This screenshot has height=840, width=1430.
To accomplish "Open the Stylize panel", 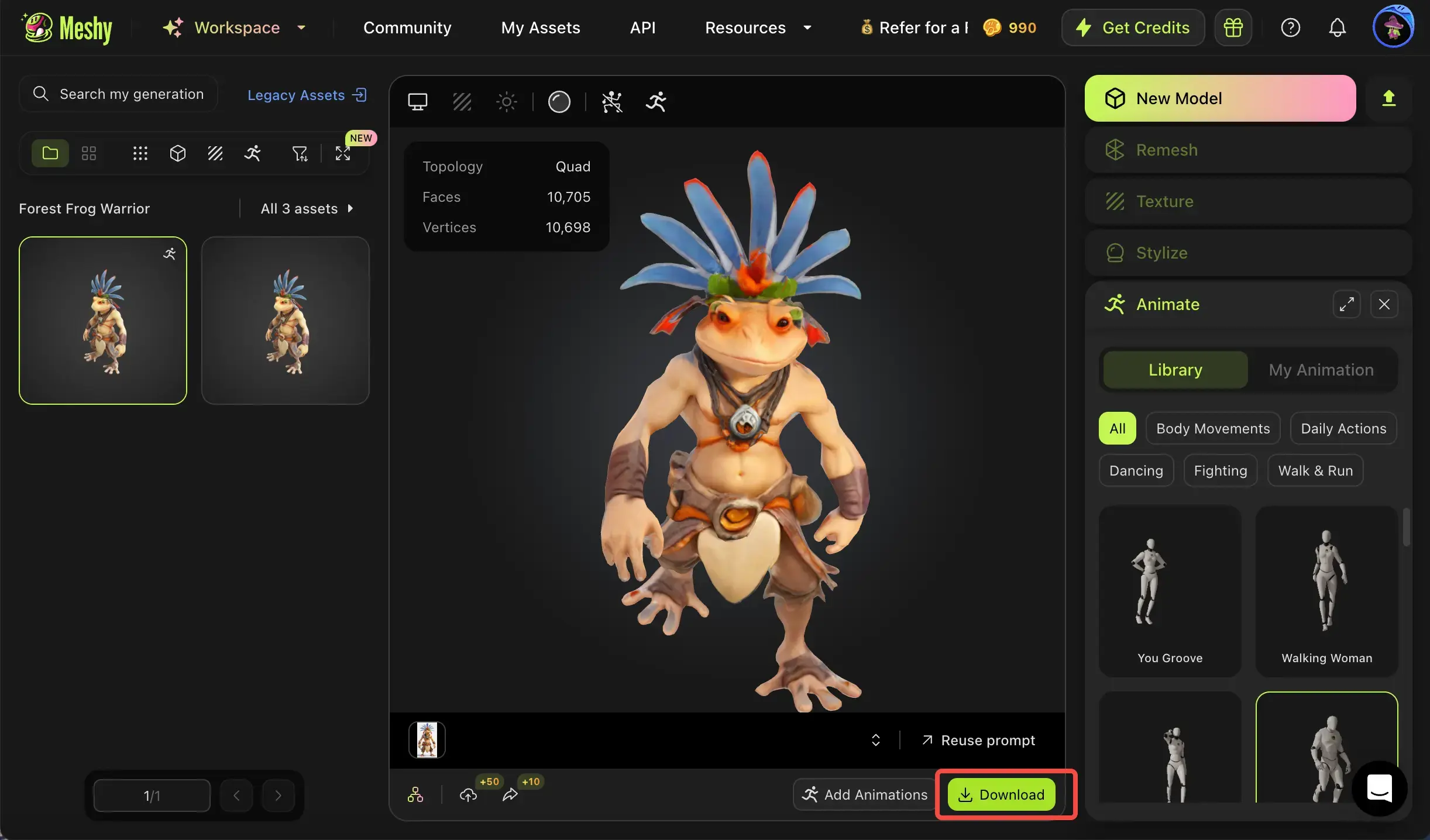I will 1248,253.
